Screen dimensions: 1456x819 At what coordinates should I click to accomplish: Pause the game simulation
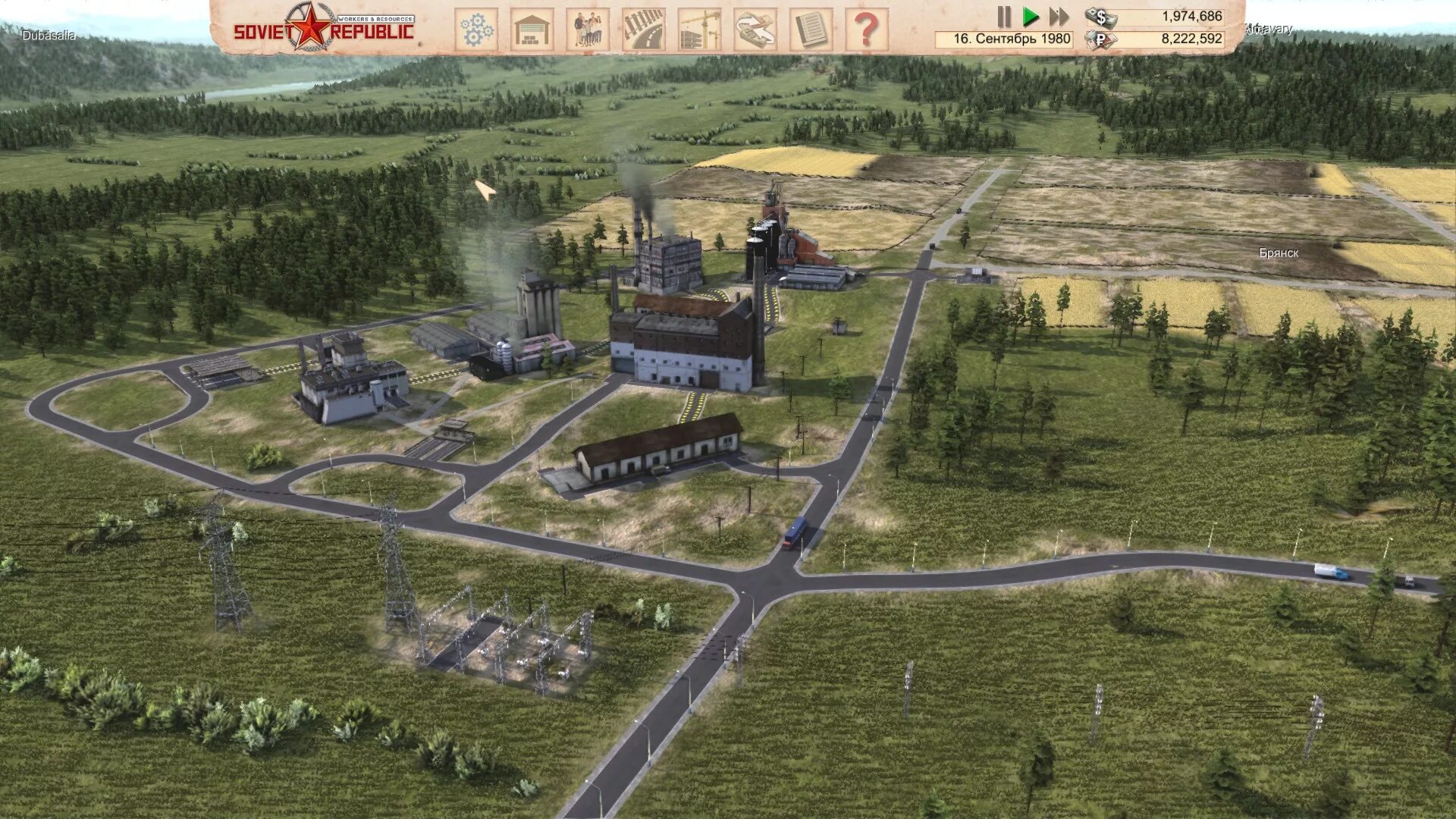pos(1004,17)
